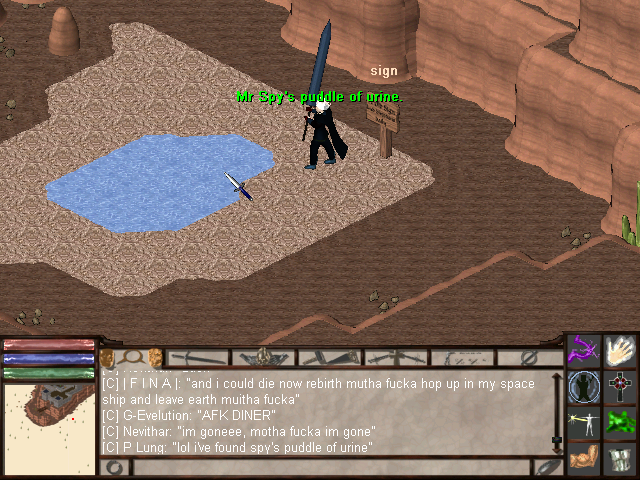Click the silver trash bucket icon
This screenshot has height=480, width=640.
(621, 459)
